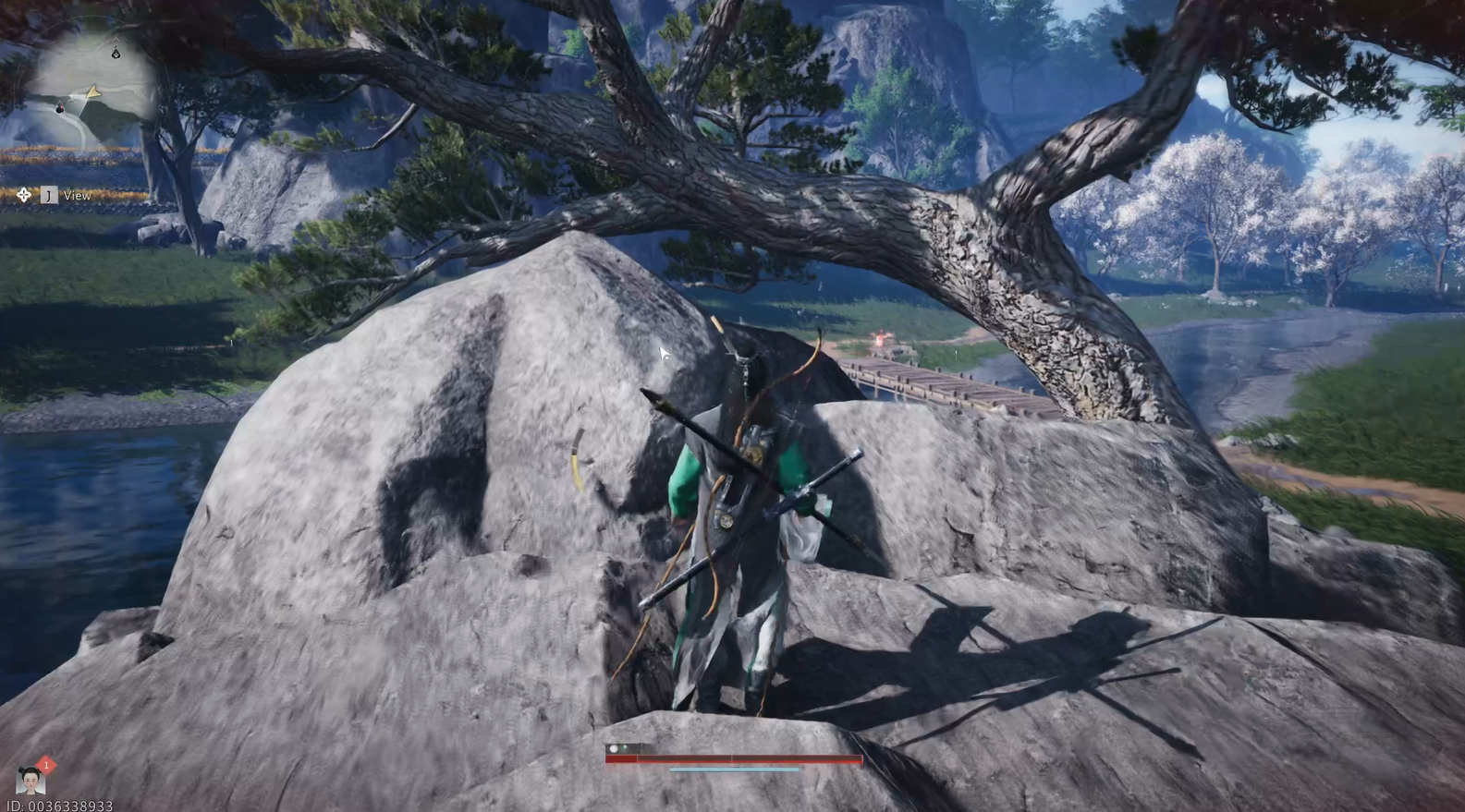Open the minimap in the corner
Viewport: 1465px width, 812px height.
pos(91,88)
